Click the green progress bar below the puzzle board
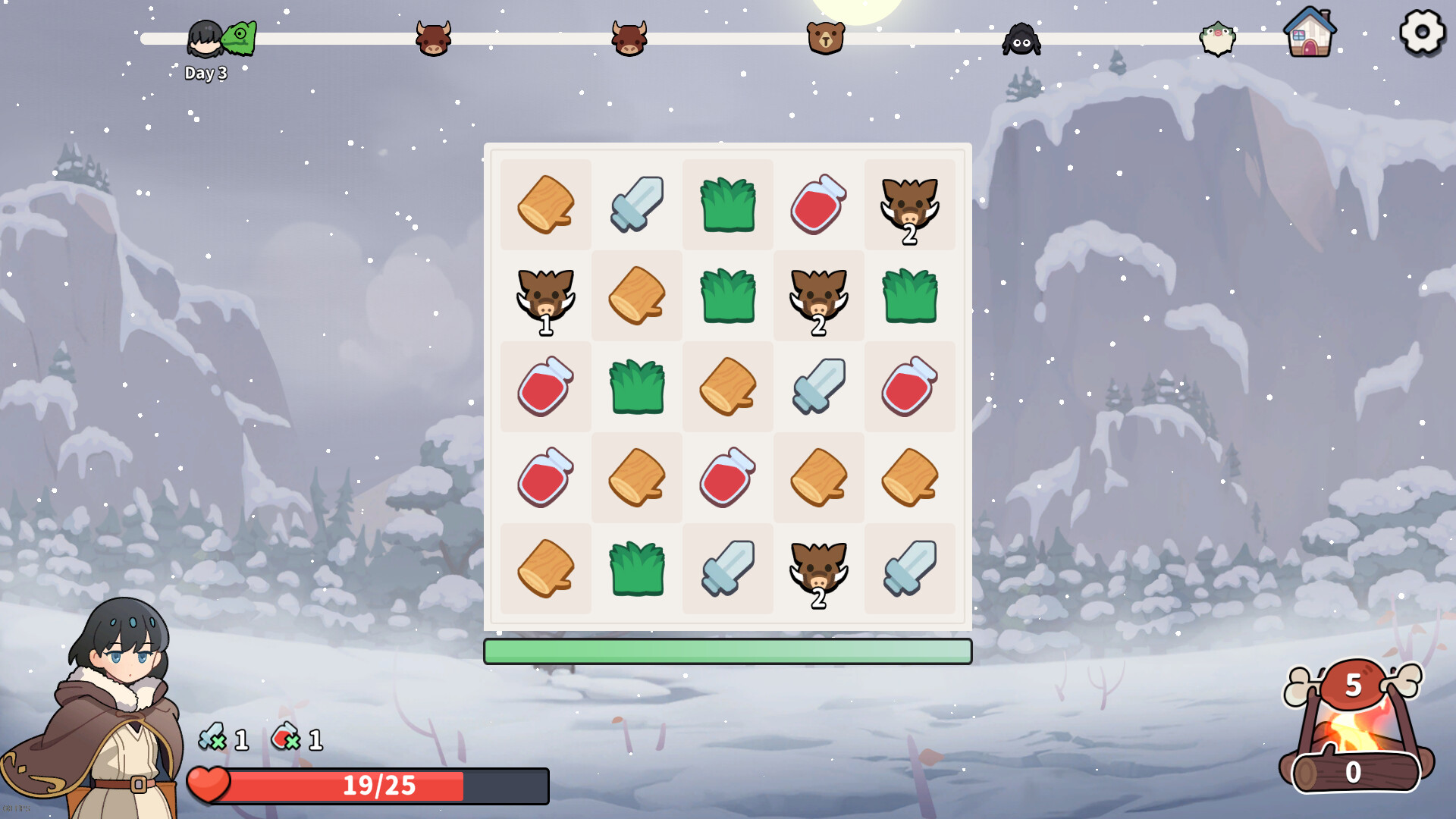The width and height of the screenshot is (1456, 819). (727, 651)
